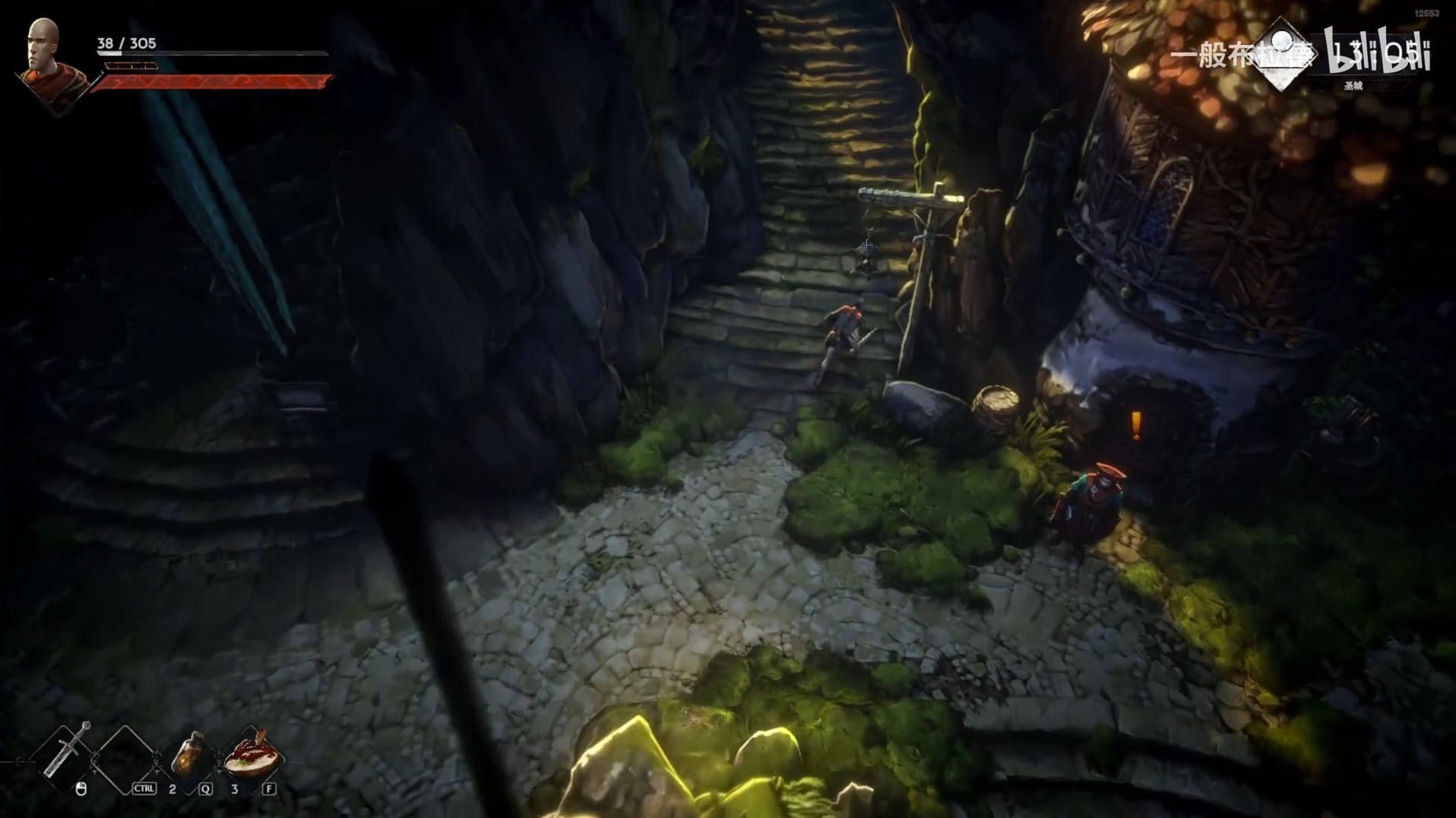Click the moon time-of-day diamond icon

coord(1282,53)
